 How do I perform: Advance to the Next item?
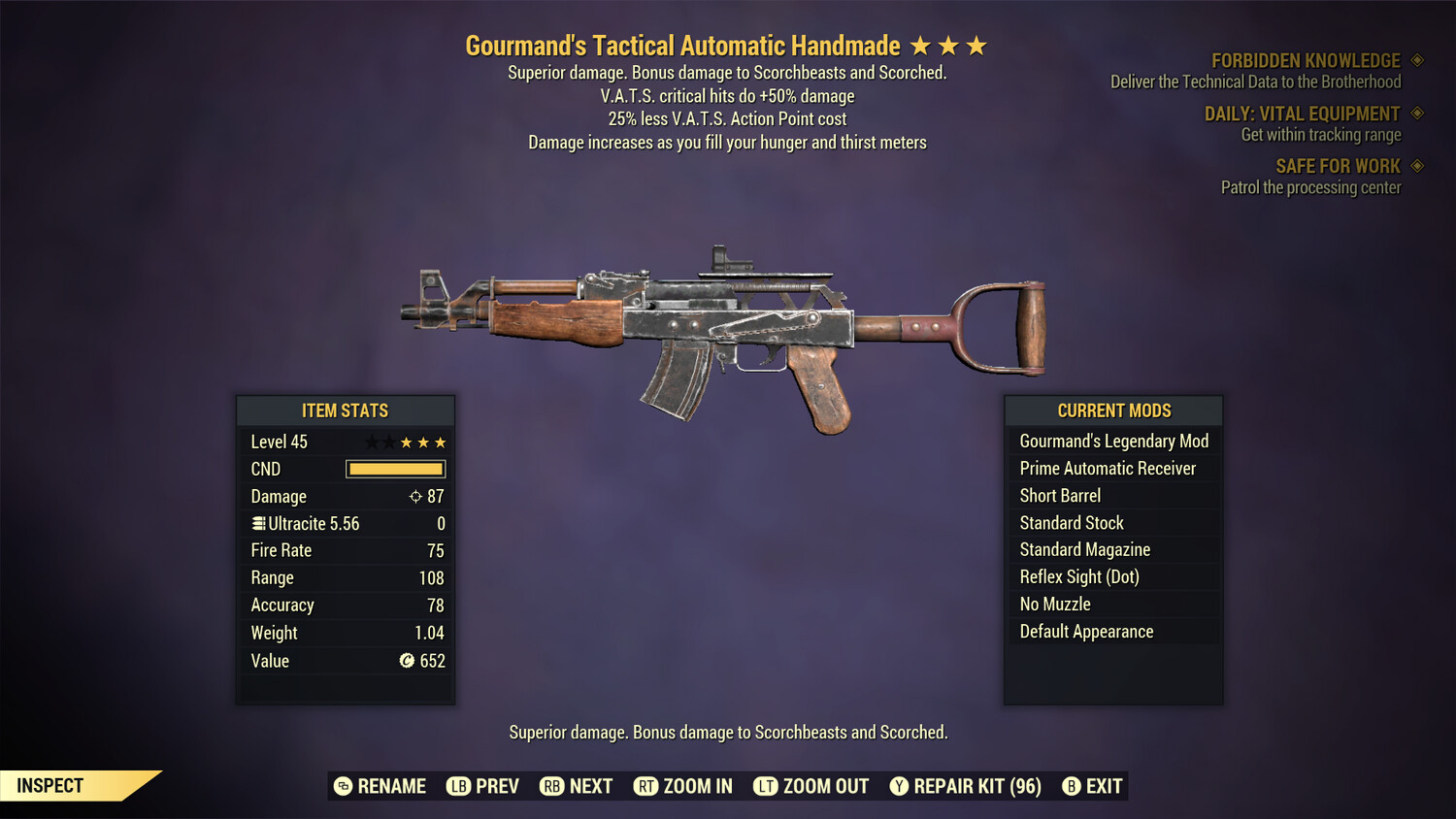coord(577,786)
